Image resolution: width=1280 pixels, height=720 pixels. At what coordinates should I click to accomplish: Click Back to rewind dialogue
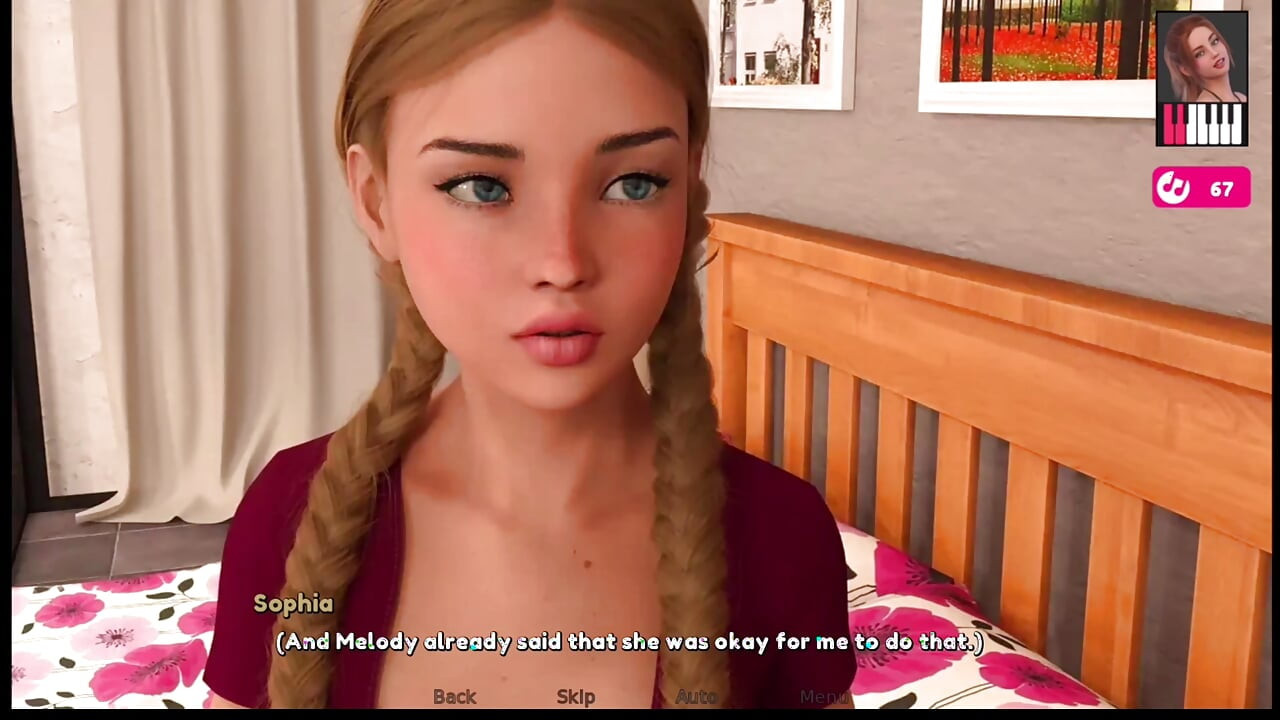coord(454,696)
